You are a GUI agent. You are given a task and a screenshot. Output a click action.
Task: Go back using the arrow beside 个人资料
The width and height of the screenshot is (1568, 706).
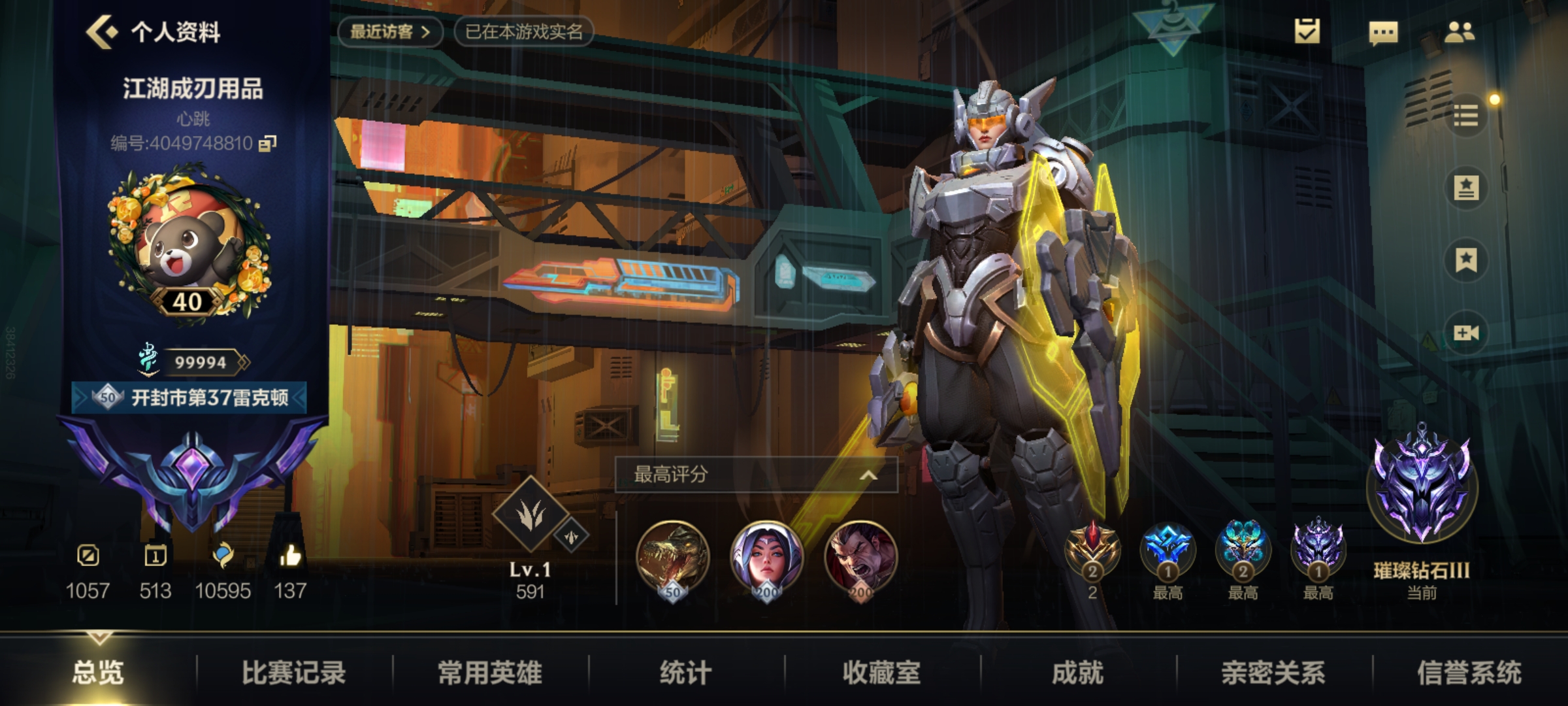click(x=102, y=31)
